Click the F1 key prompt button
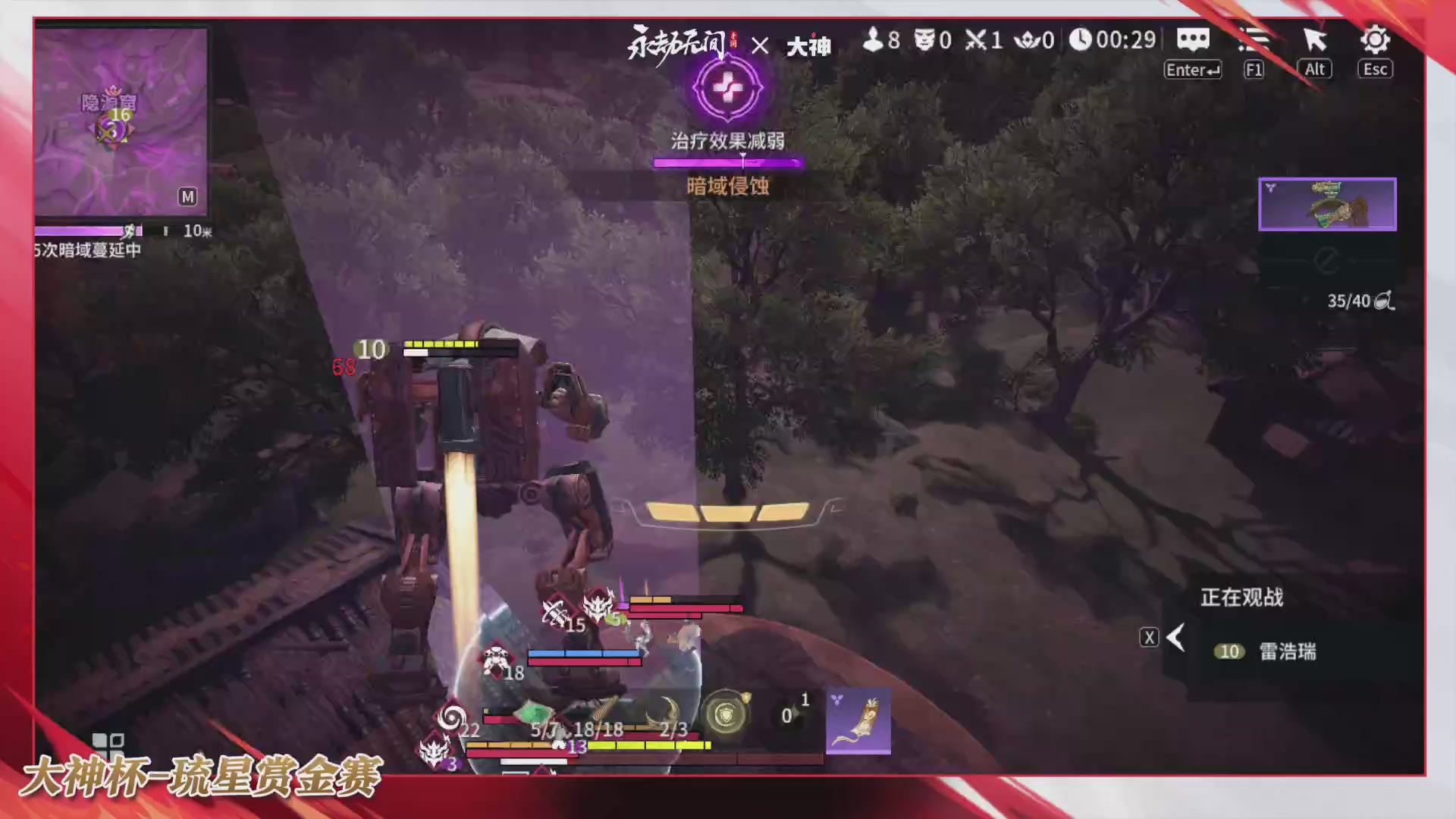 click(x=1253, y=69)
